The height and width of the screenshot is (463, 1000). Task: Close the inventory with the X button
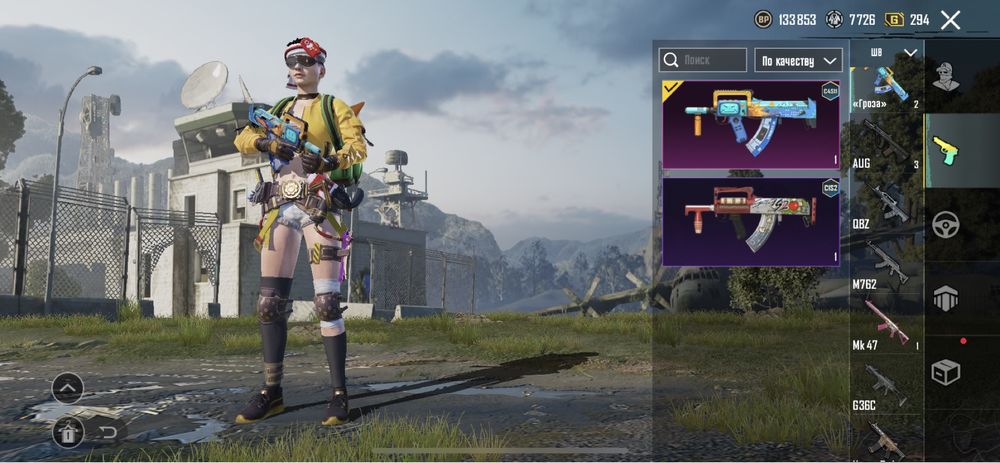[x=951, y=19]
